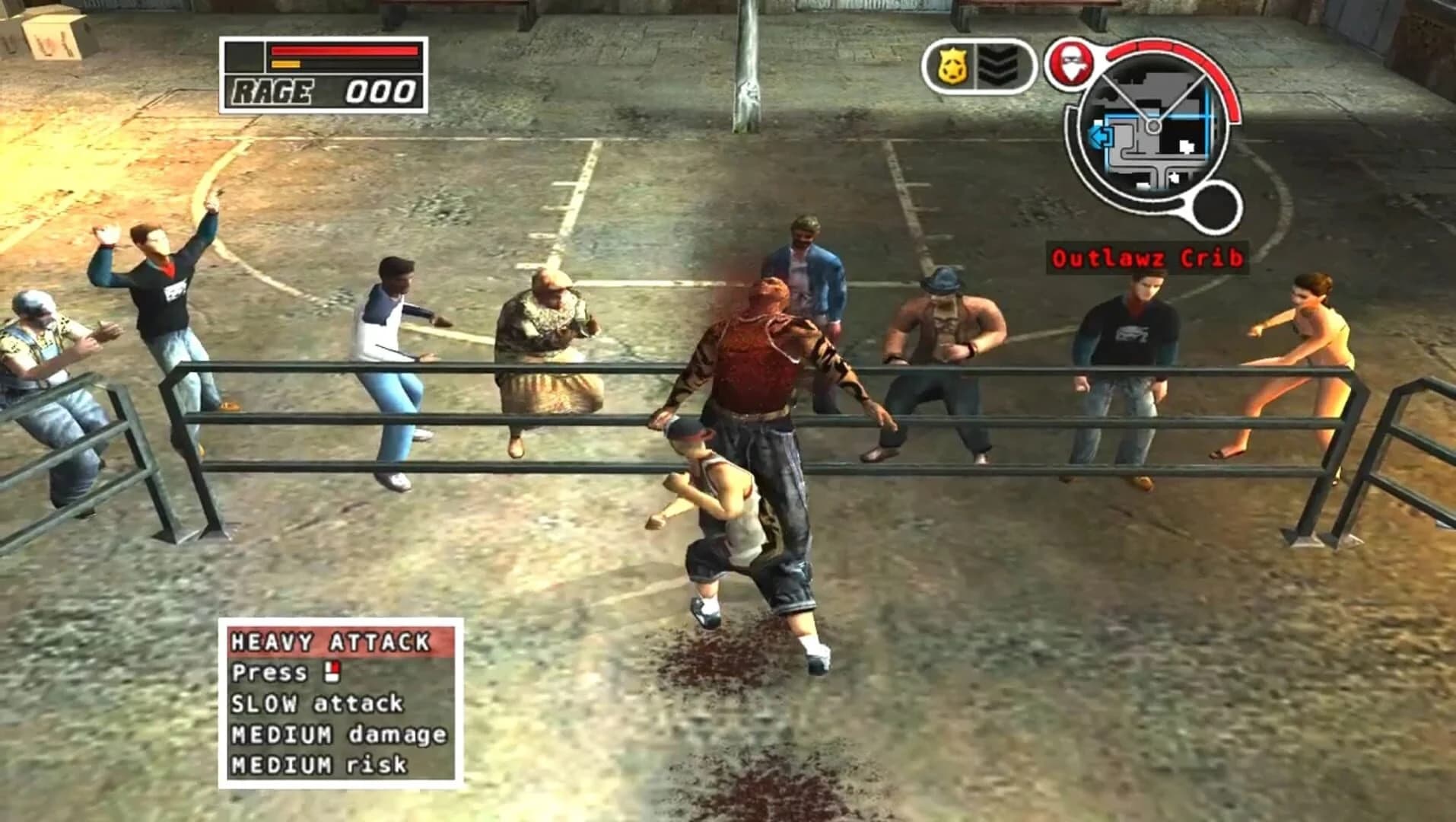Click the yellow police badge icon
Screen dimensions: 1456x822
[952, 64]
